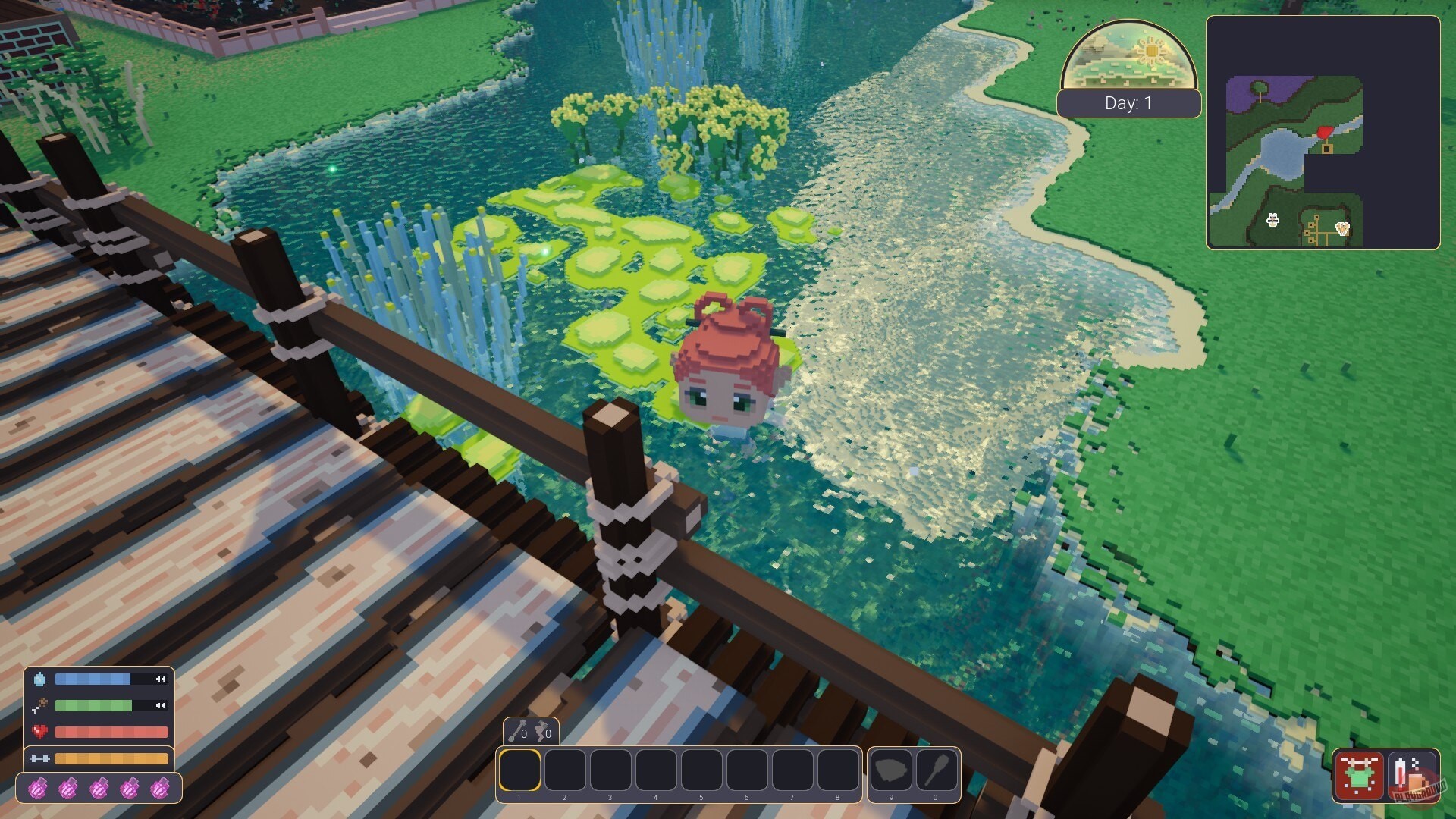Image resolution: width=1456 pixels, height=819 pixels.
Task: Click the water droplet icon on the blue bar
Action: coord(39,679)
